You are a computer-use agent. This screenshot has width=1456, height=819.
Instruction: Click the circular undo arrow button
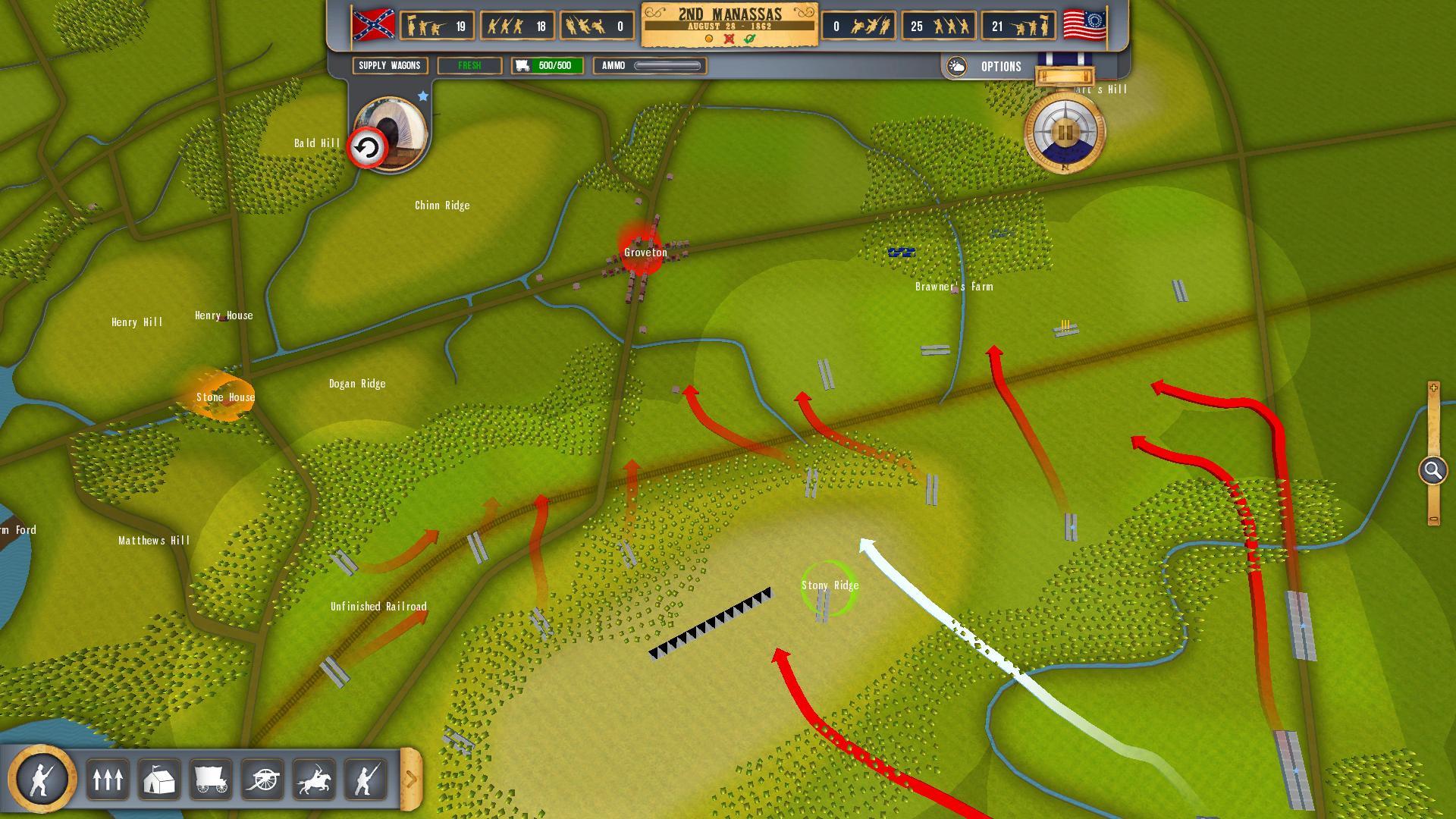tap(367, 149)
